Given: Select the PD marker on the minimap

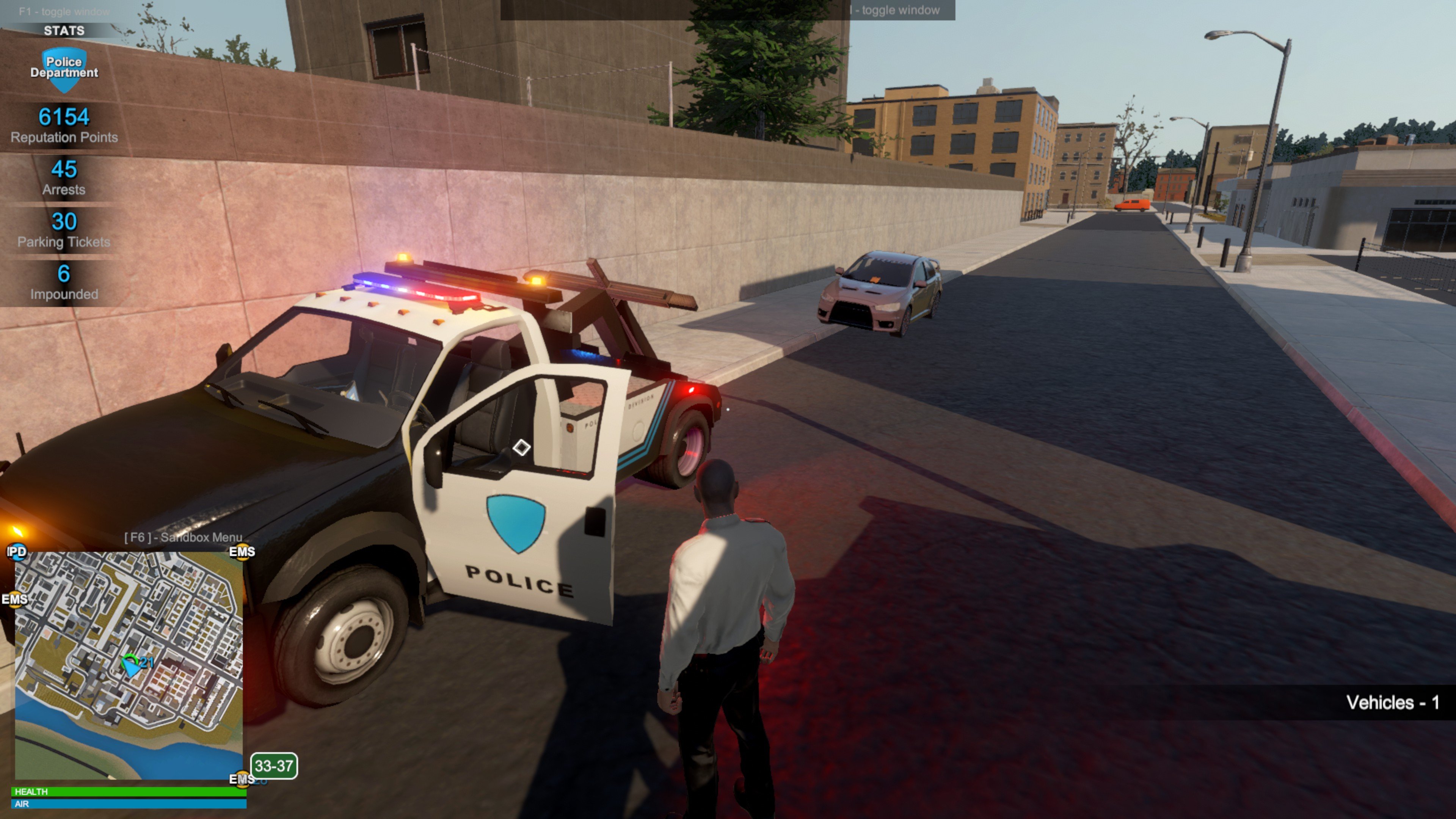Looking at the screenshot, I should tap(16, 551).
